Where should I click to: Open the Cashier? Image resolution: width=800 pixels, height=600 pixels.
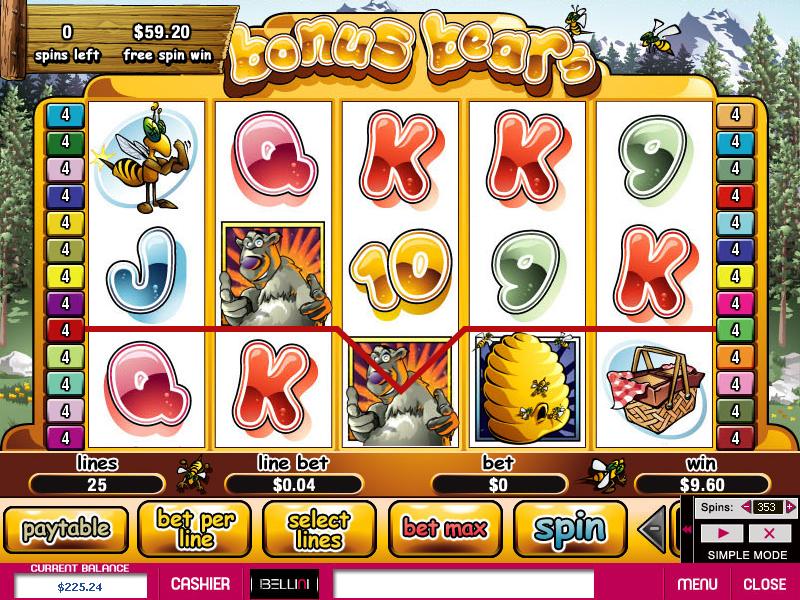coord(200,584)
